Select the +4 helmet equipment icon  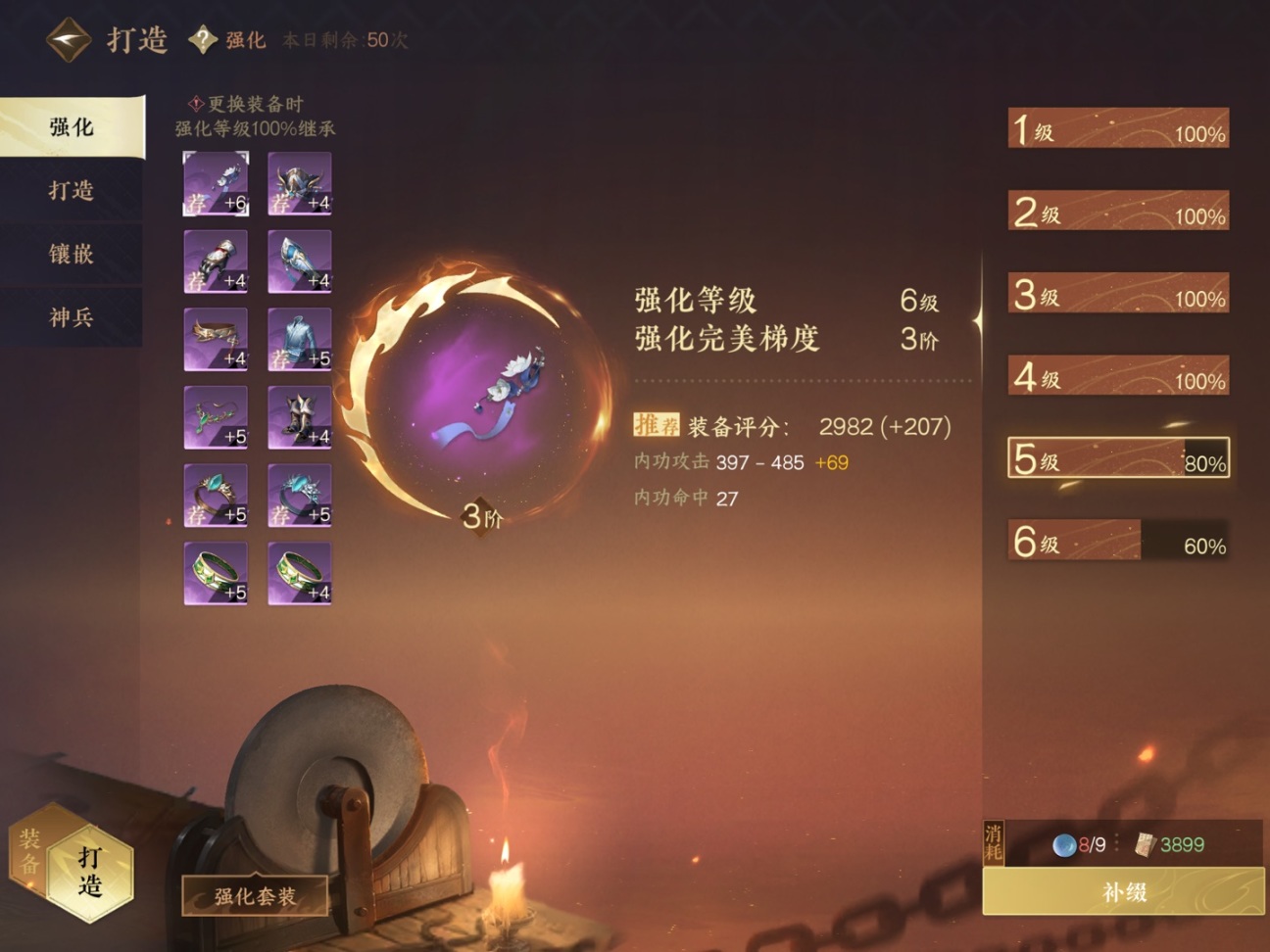[299, 181]
